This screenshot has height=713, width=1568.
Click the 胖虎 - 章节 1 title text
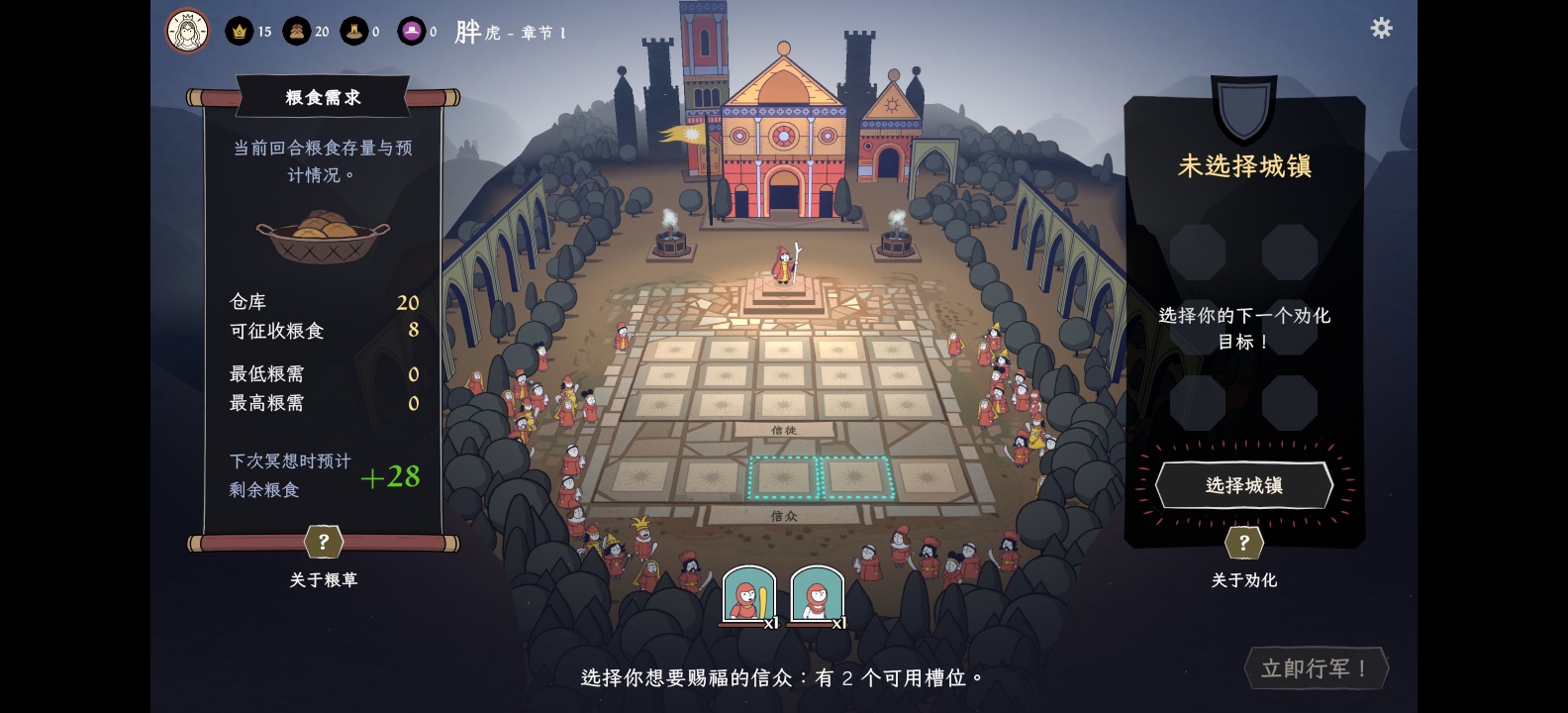(509, 32)
